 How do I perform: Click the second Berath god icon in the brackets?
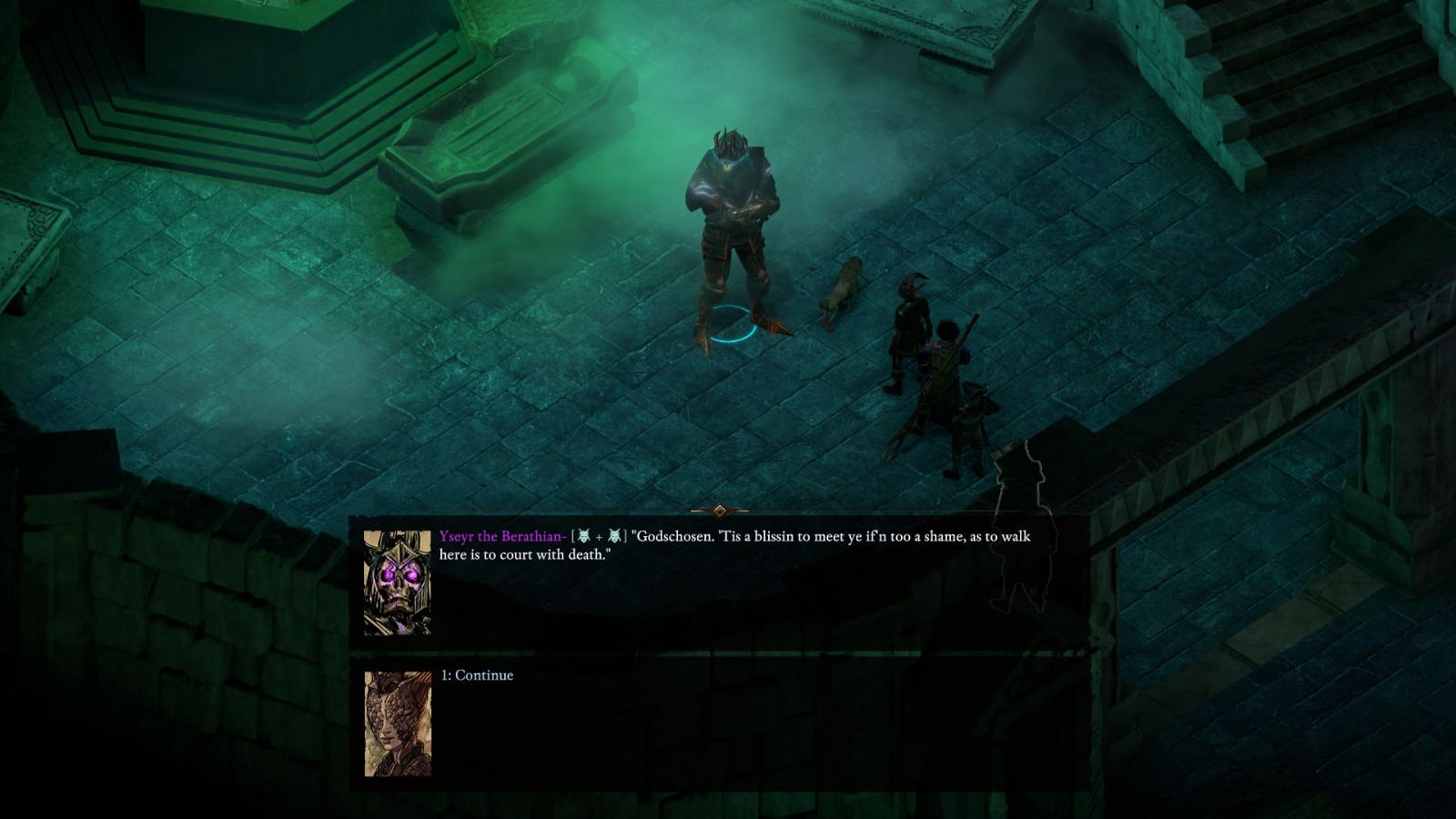click(x=612, y=538)
